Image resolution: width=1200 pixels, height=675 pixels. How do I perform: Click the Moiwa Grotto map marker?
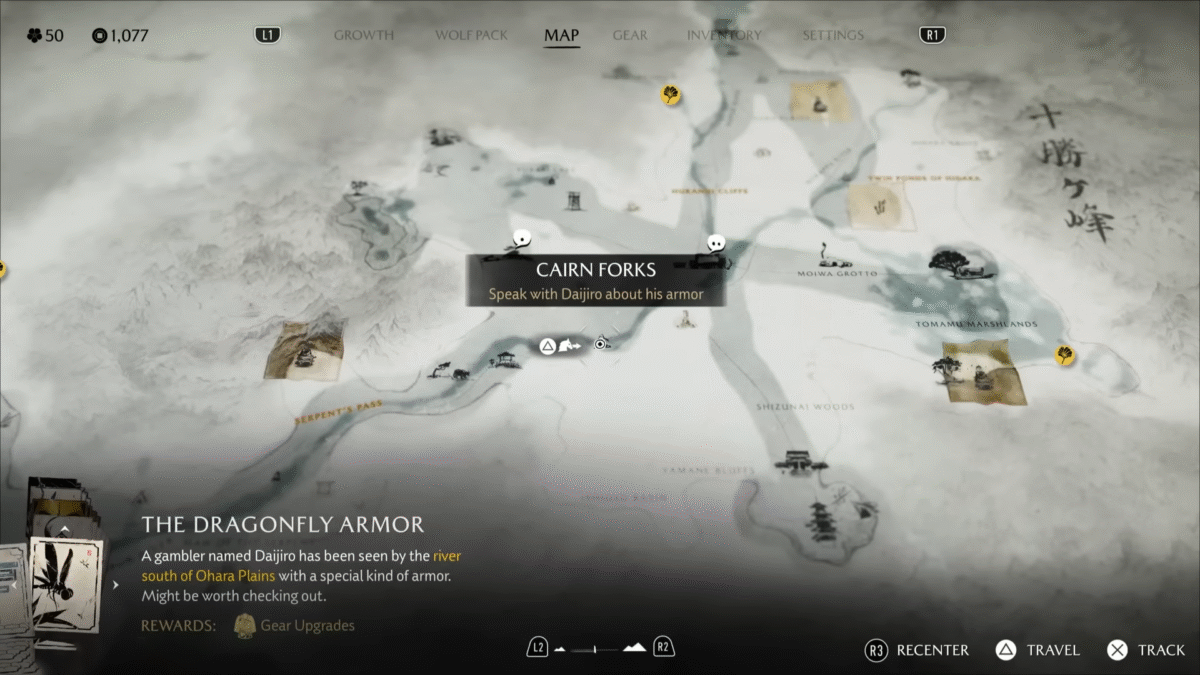tap(824, 250)
